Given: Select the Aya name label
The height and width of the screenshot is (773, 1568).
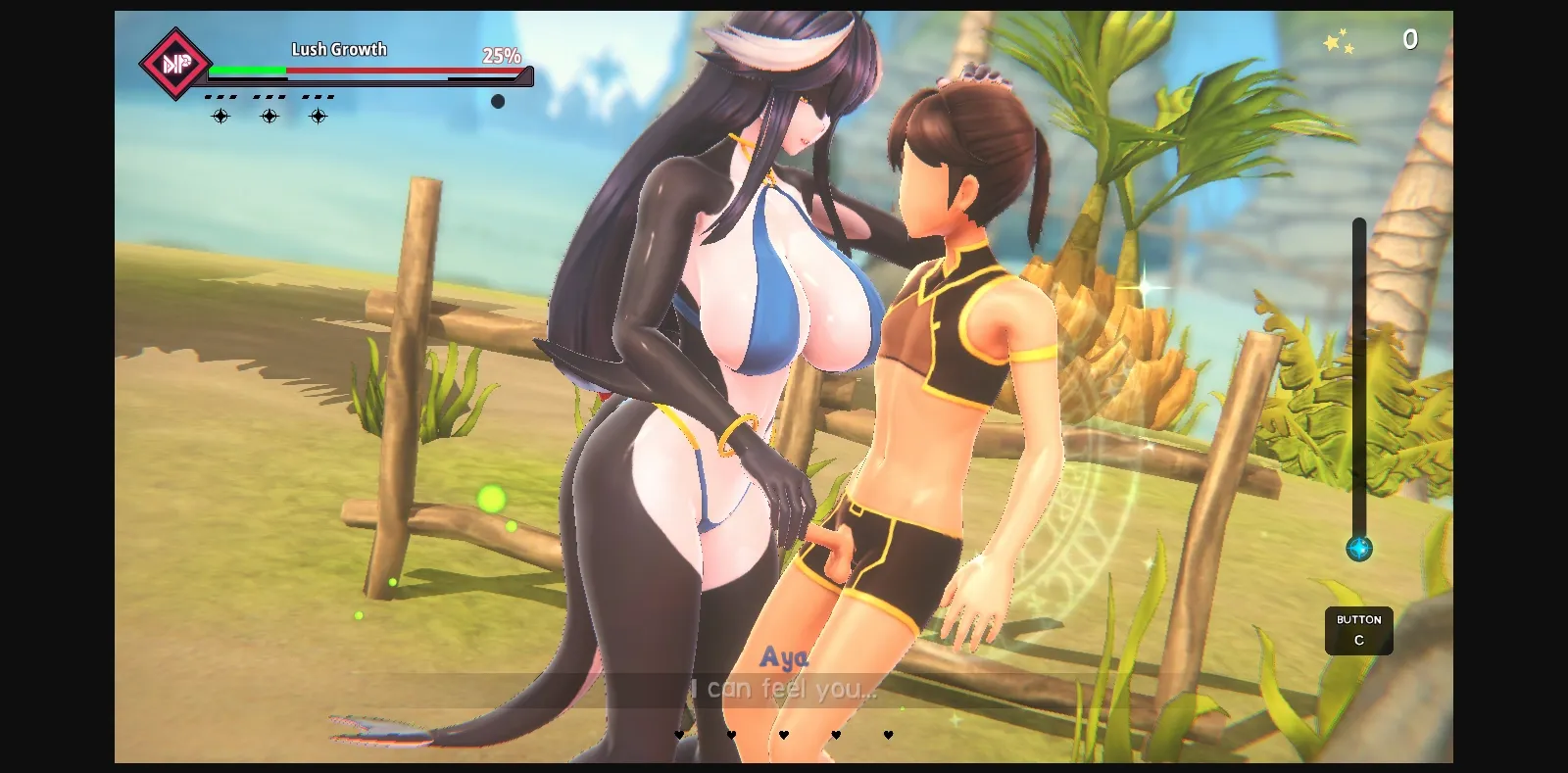Looking at the screenshot, I should (x=786, y=659).
